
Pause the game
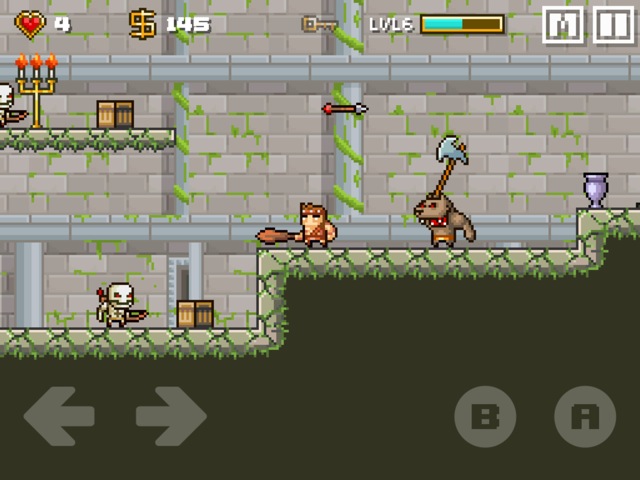point(613,25)
